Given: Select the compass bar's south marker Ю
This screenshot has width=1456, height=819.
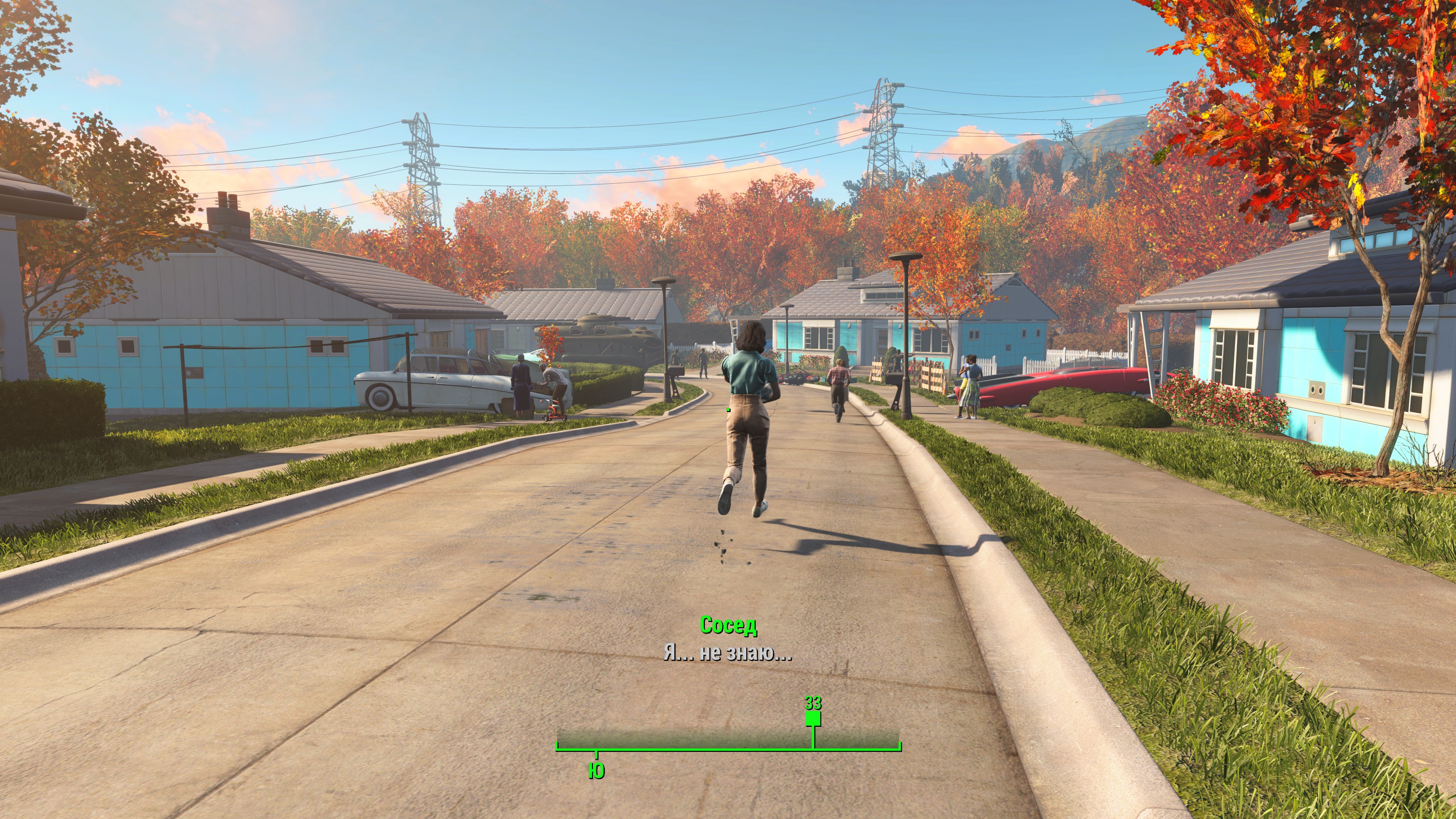Looking at the screenshot, I should pyautogui.click(x=596, y=770).
